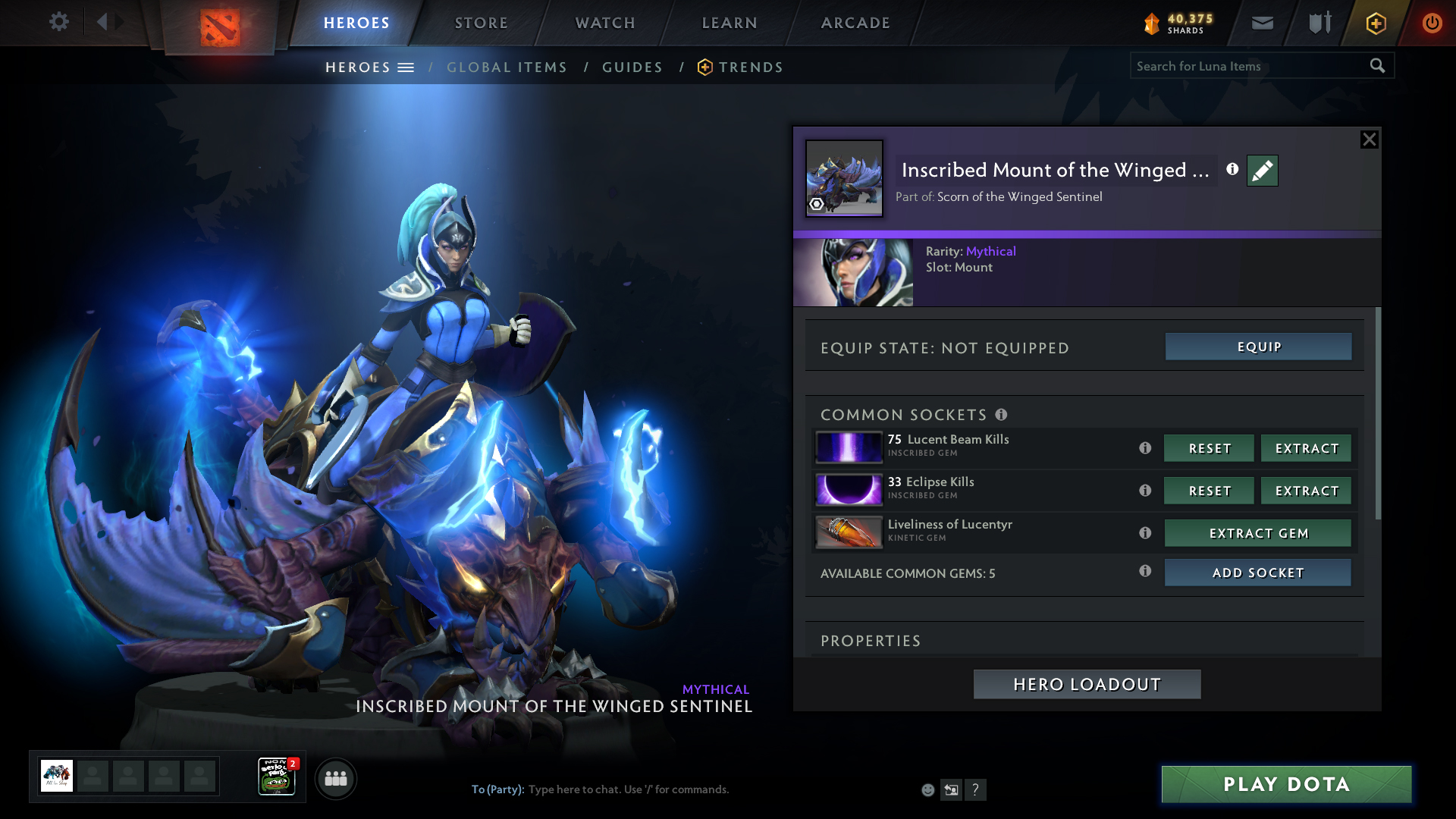This screenshot has height=819, width=1456.
Task: Close the item details panel
Action: (x=1369, y=140)
